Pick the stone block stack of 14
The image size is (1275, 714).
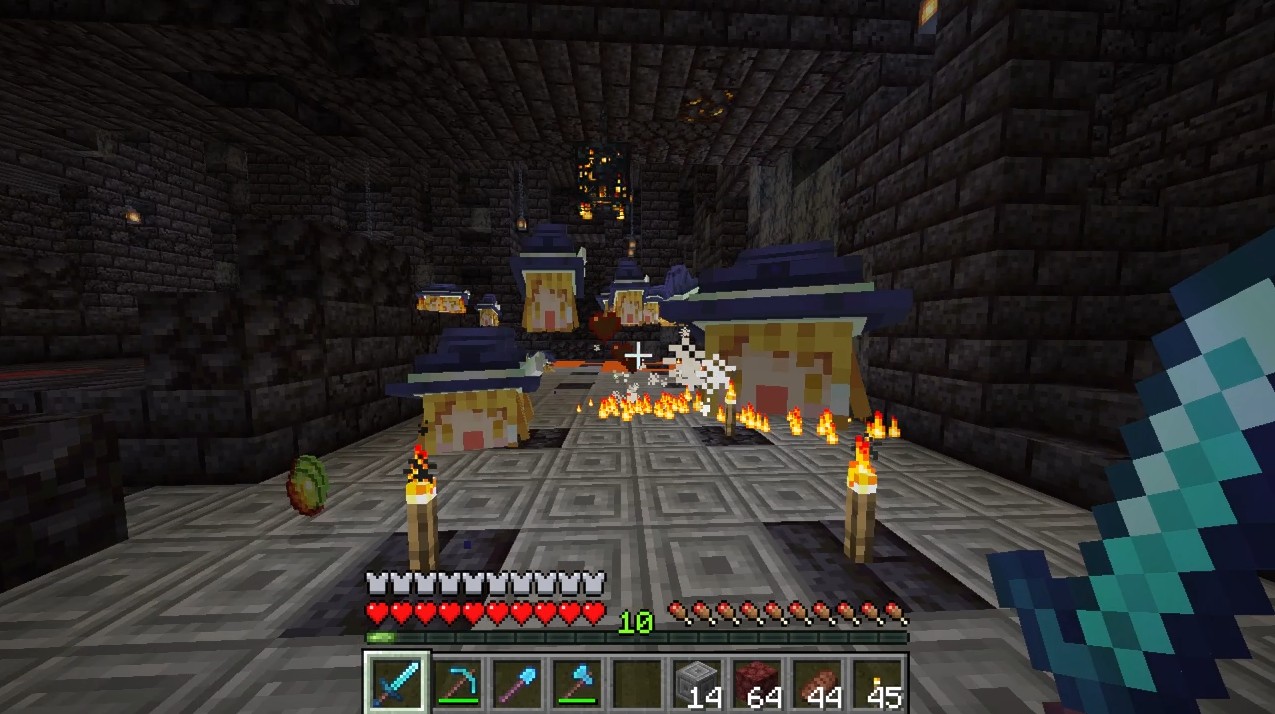pos(697,683)
